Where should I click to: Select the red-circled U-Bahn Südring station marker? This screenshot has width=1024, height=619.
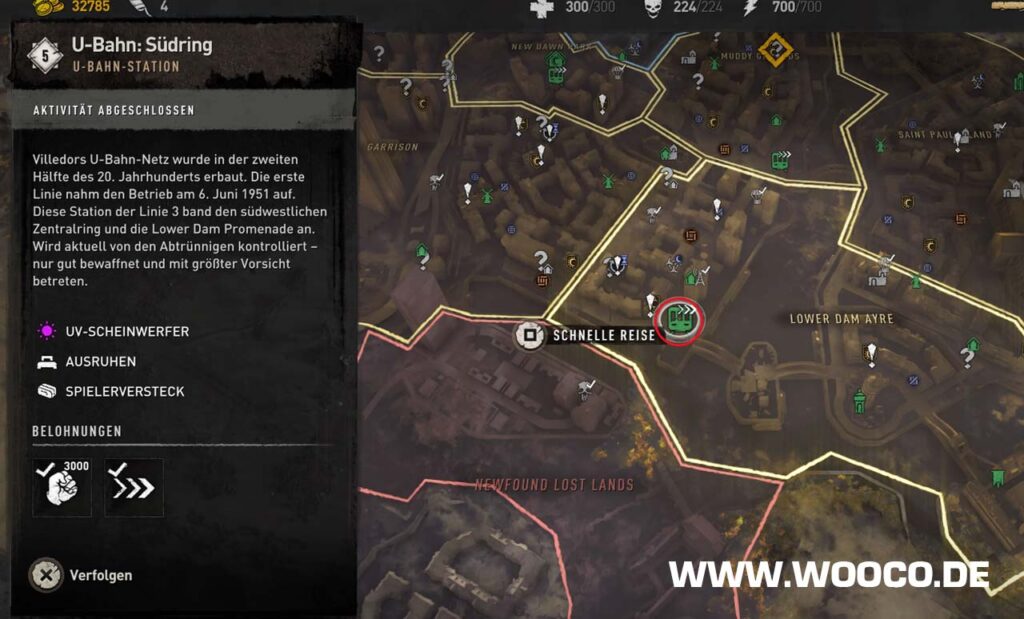click(682, 320)
